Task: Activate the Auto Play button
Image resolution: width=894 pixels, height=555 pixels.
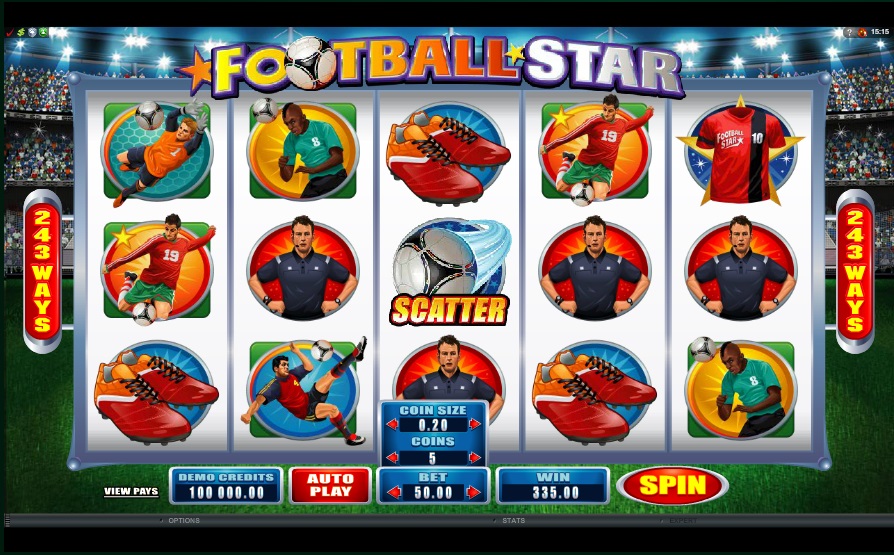Action: pos(330,485)
